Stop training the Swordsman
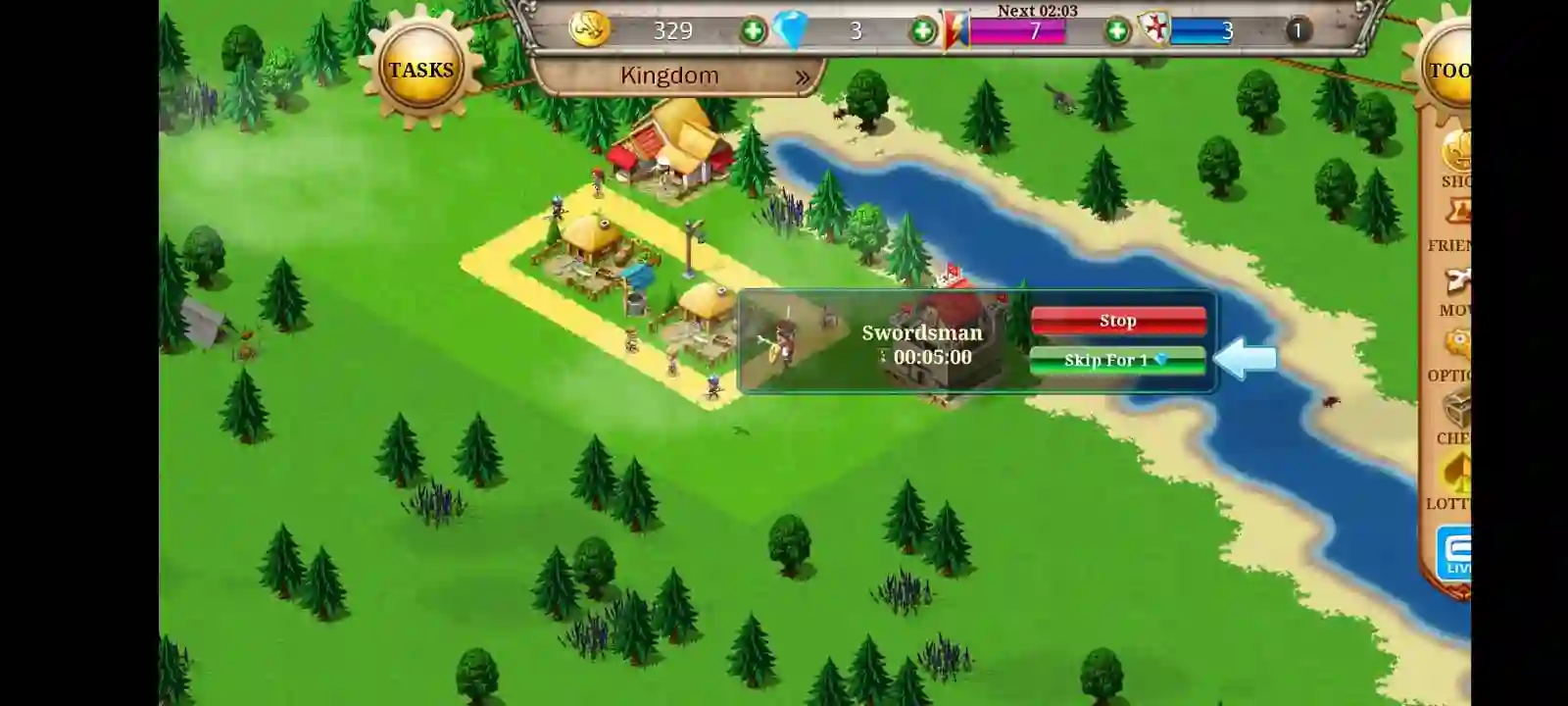 coord(1118,320)
